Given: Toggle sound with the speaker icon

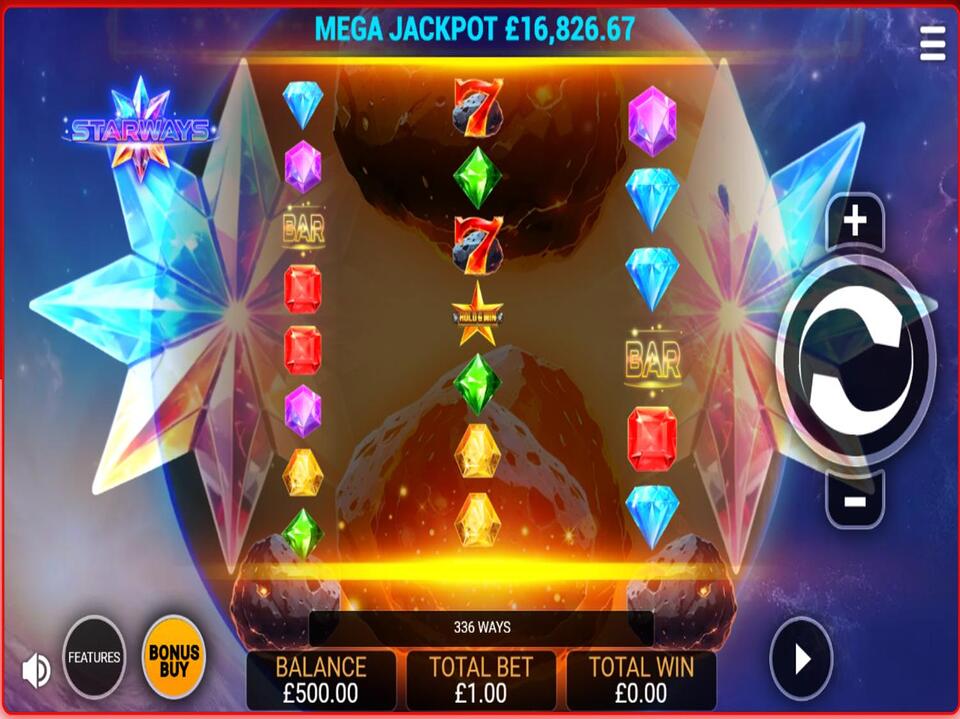Looking at the screenshot, I should [35, 670].
